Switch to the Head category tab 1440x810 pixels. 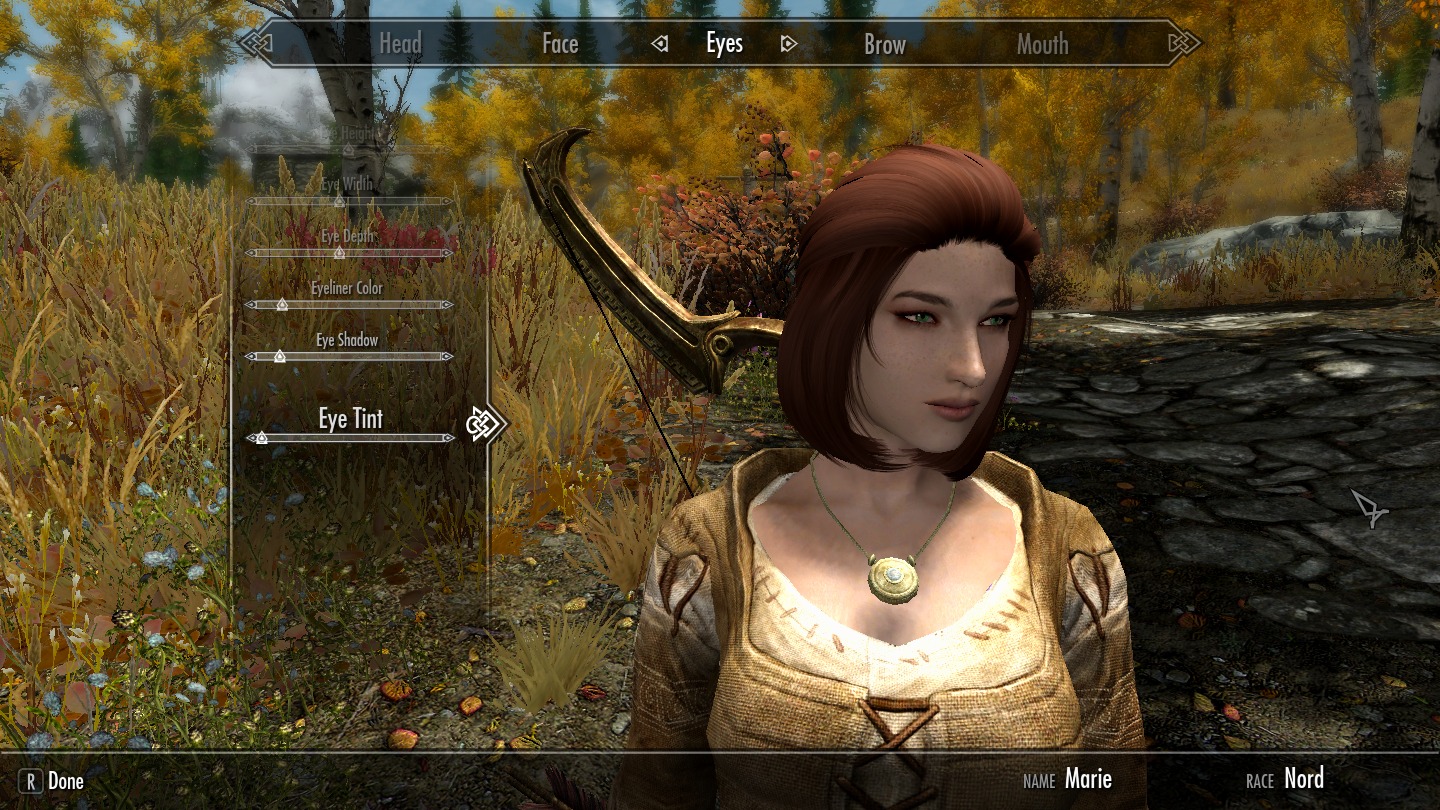pos(400,44)
